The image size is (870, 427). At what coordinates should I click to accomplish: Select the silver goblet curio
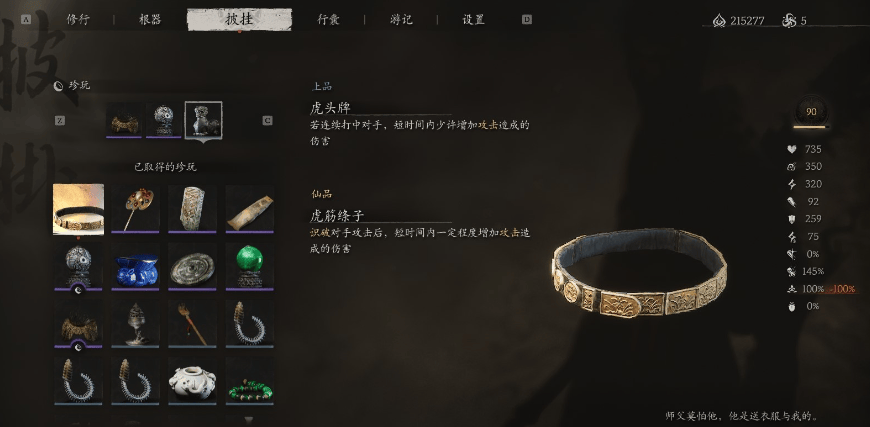point(135,324)
